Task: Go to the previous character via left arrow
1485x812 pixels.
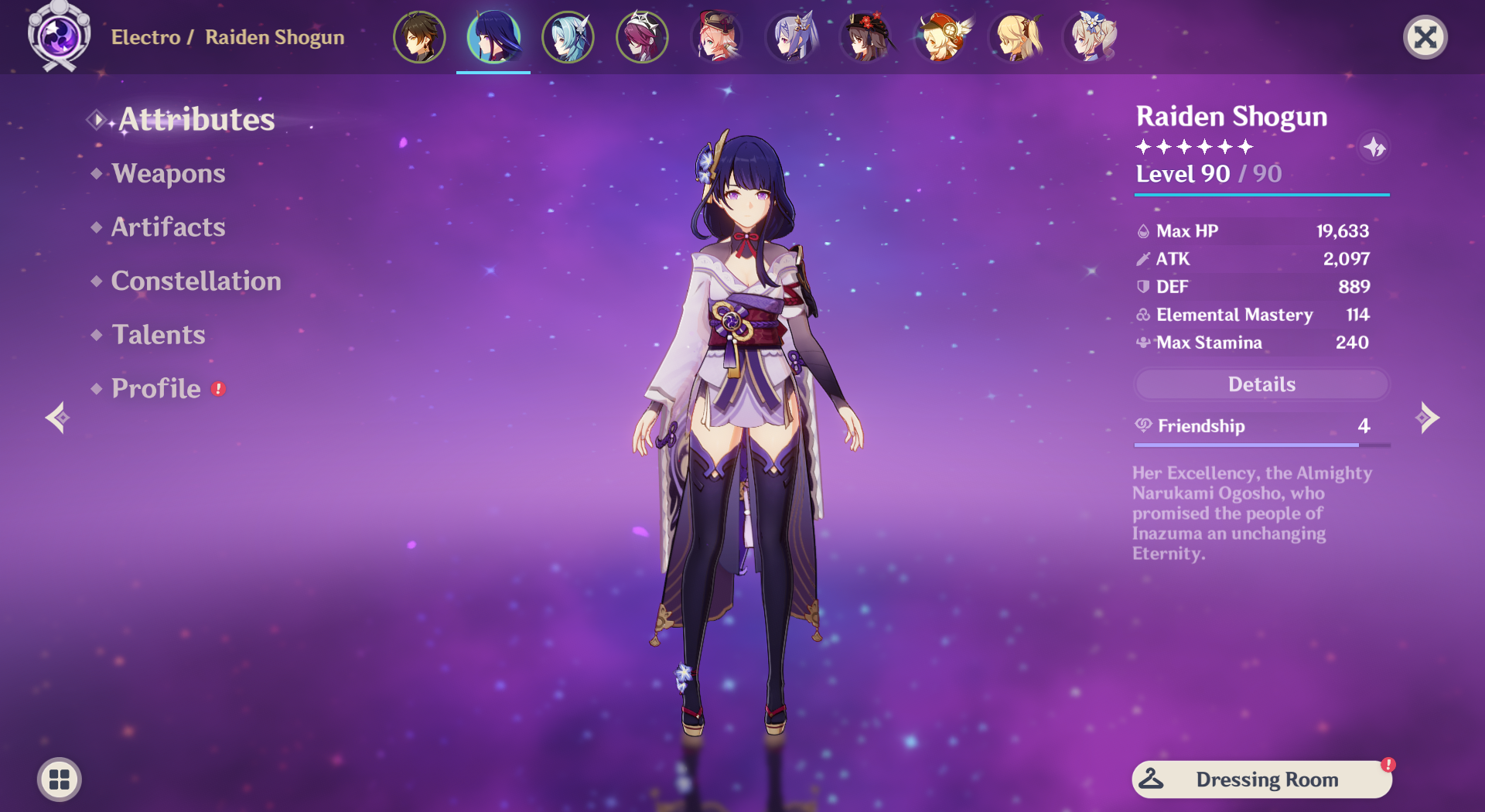Action: tap(57, 418)
